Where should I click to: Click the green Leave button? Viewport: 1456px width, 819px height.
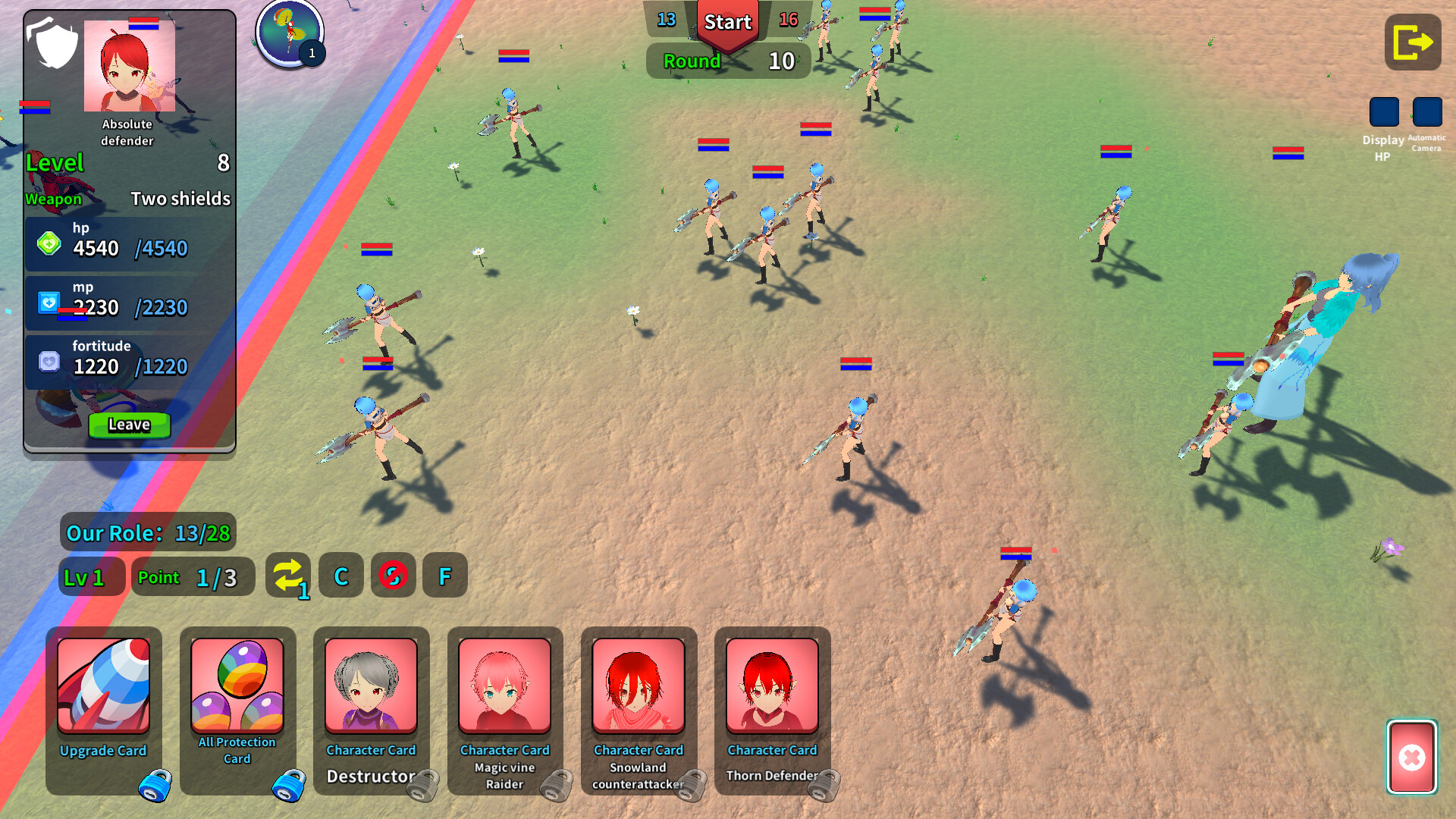pyautogui.click(x=128, y=425)
